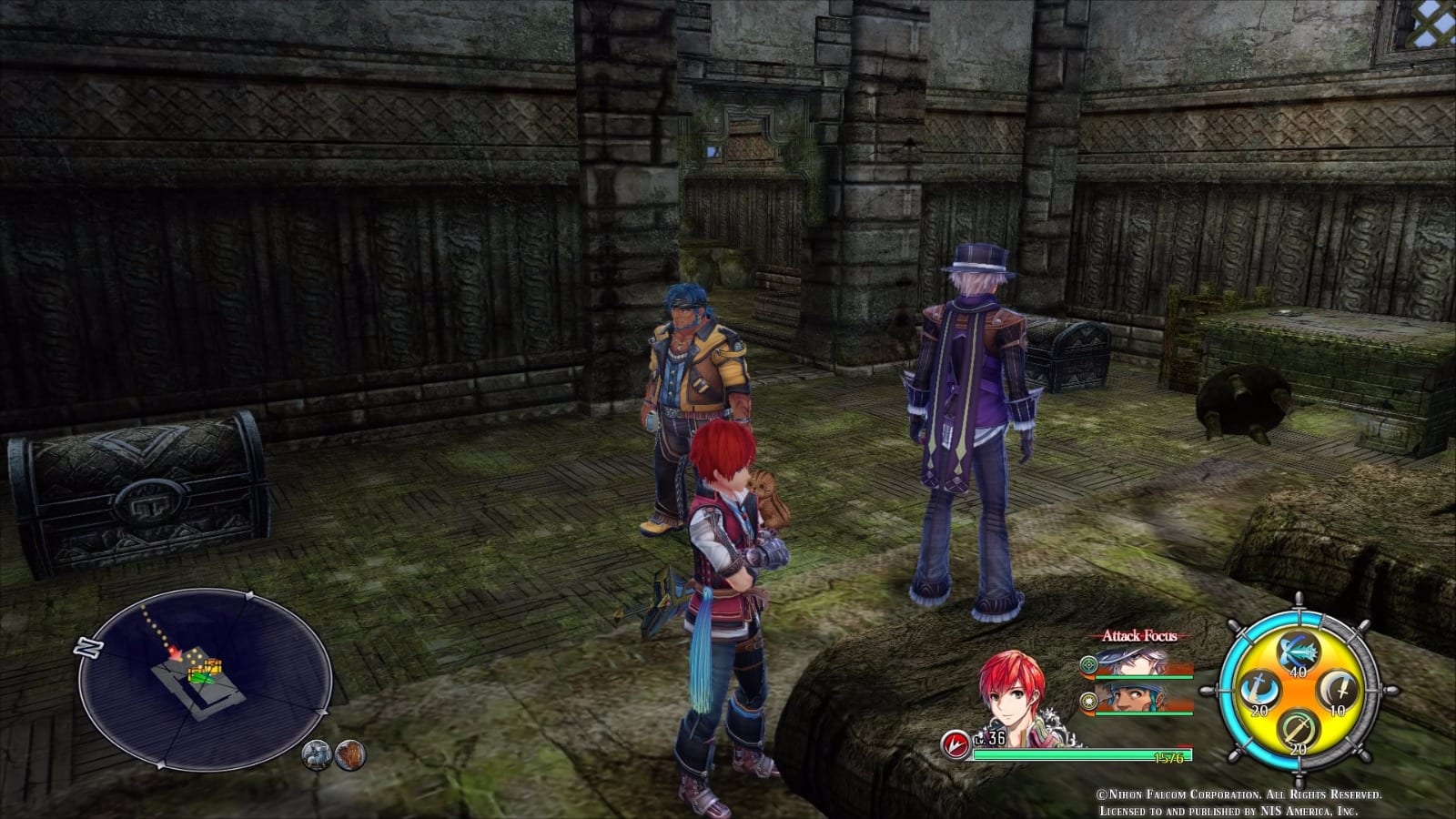Image resolution: width=1456 pixels, height=819 pixels.
Task: Select the crescent slash skill costing 20 SP
Action: [x=1259, y=688]
